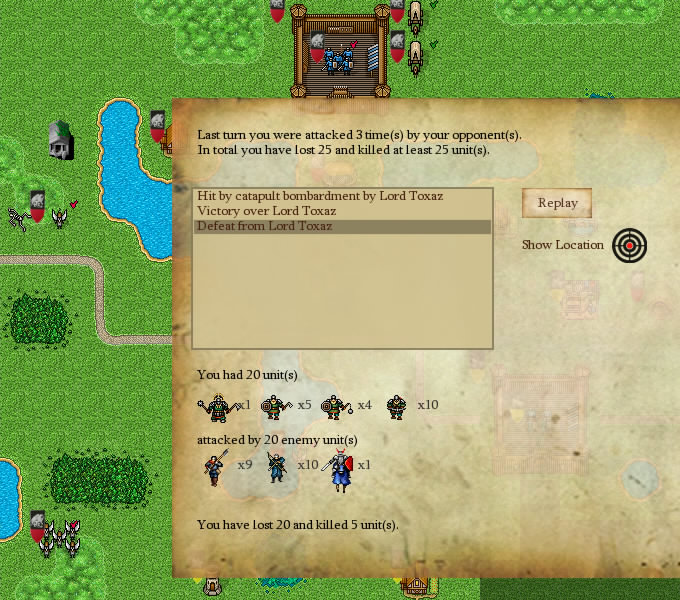Show the battle location with the target icon

coord(629,245)
